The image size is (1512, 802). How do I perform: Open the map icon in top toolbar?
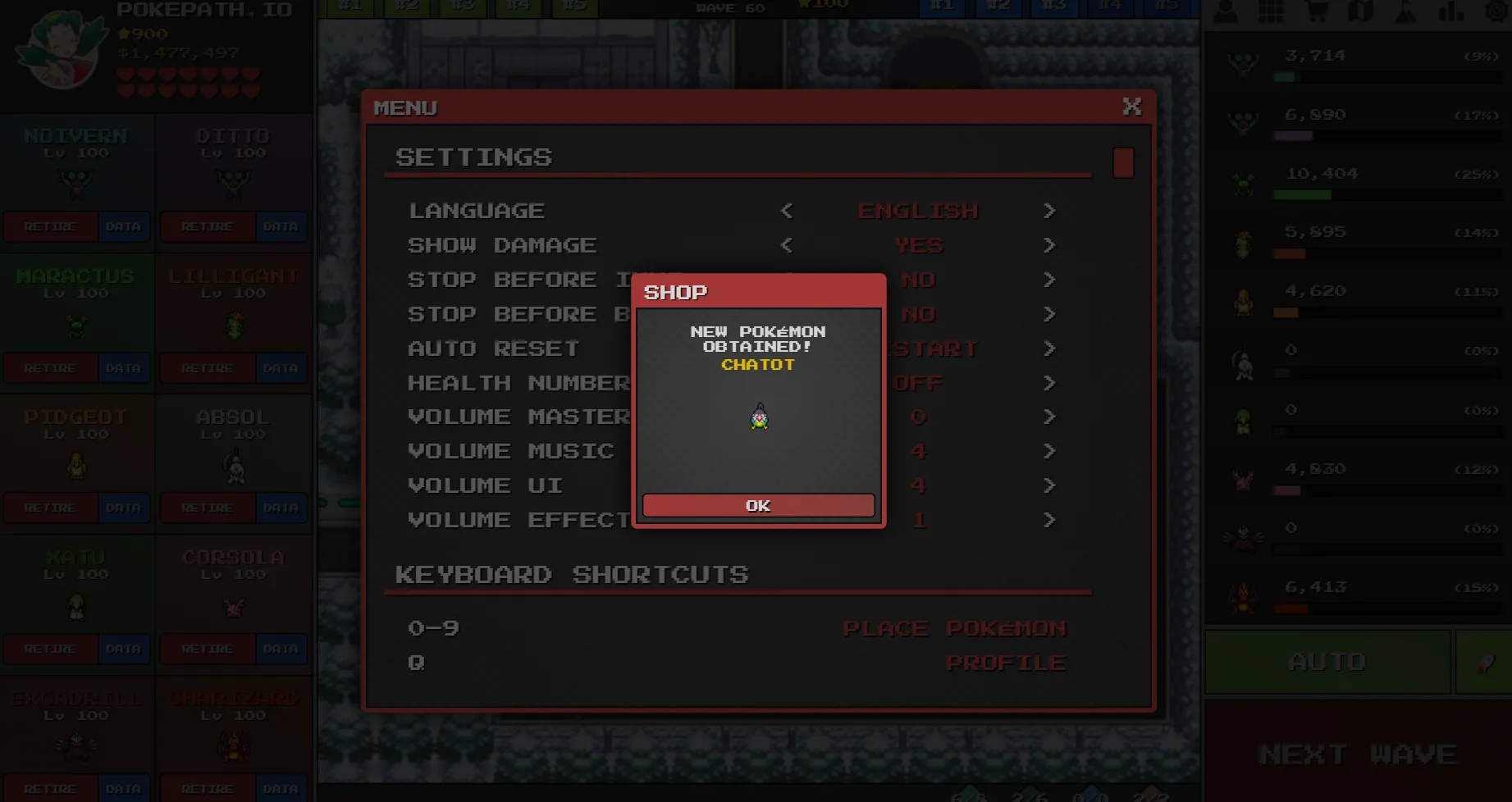1361,11
